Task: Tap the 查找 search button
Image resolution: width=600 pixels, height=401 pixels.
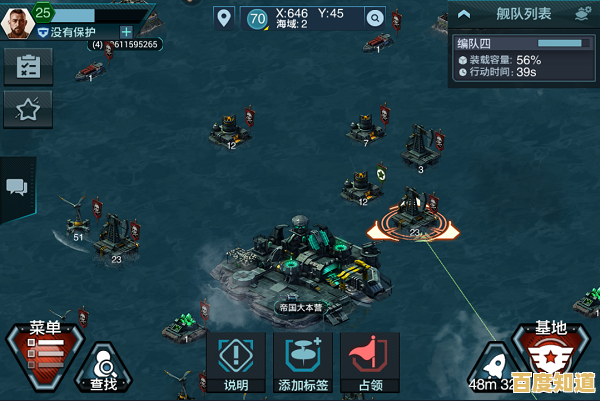Action: point(103,370)
